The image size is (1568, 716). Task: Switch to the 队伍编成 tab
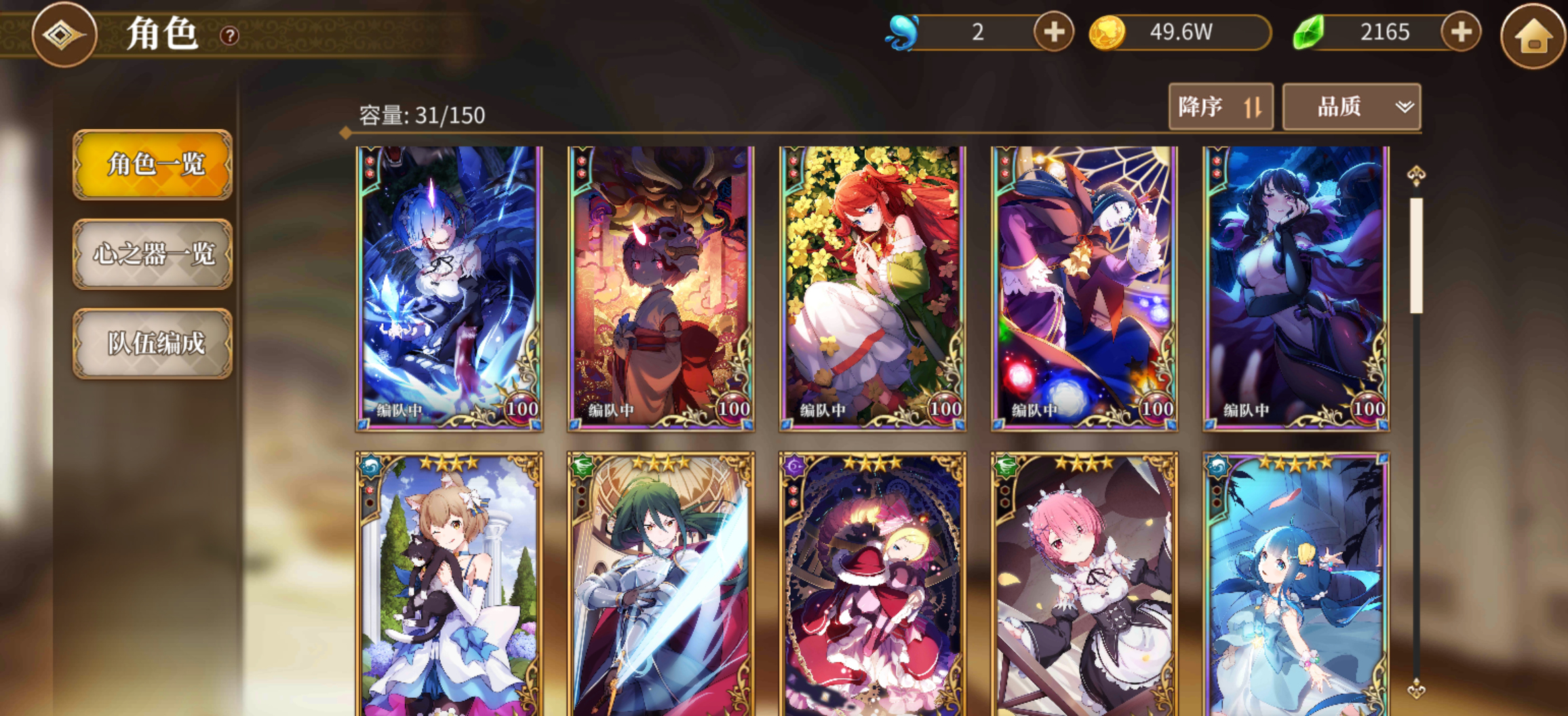click(x=152, y=344)
